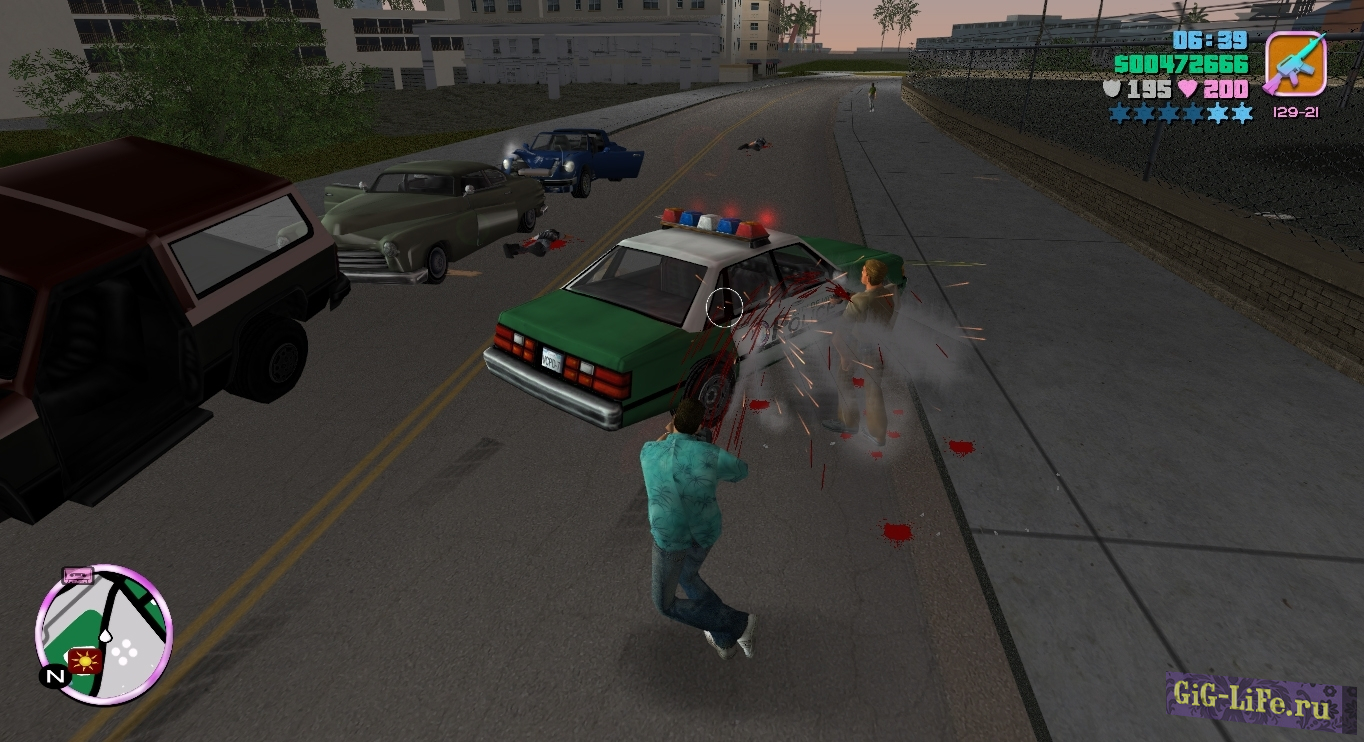
Task: Click the cassette tape blip on the radar
Action: [77, 575]
